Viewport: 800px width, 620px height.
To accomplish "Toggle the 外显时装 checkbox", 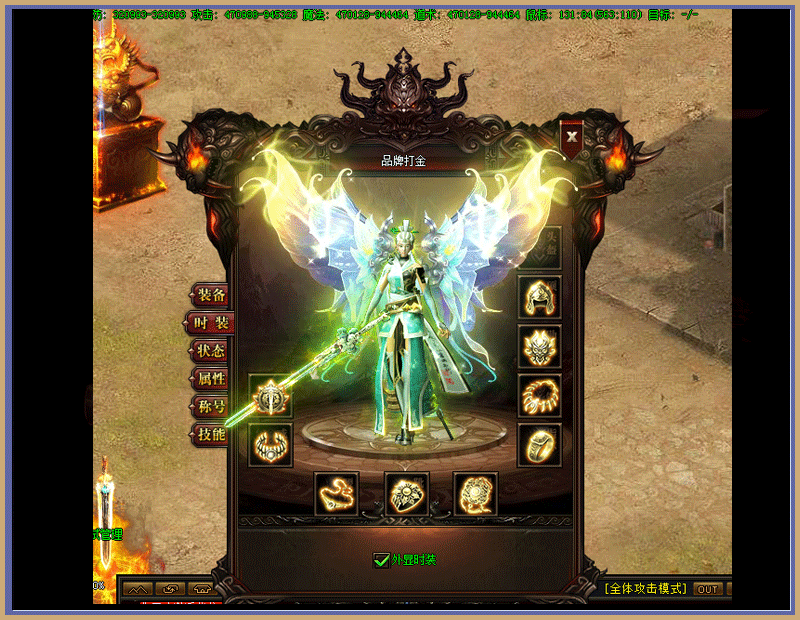I will [x=381, y=560].
